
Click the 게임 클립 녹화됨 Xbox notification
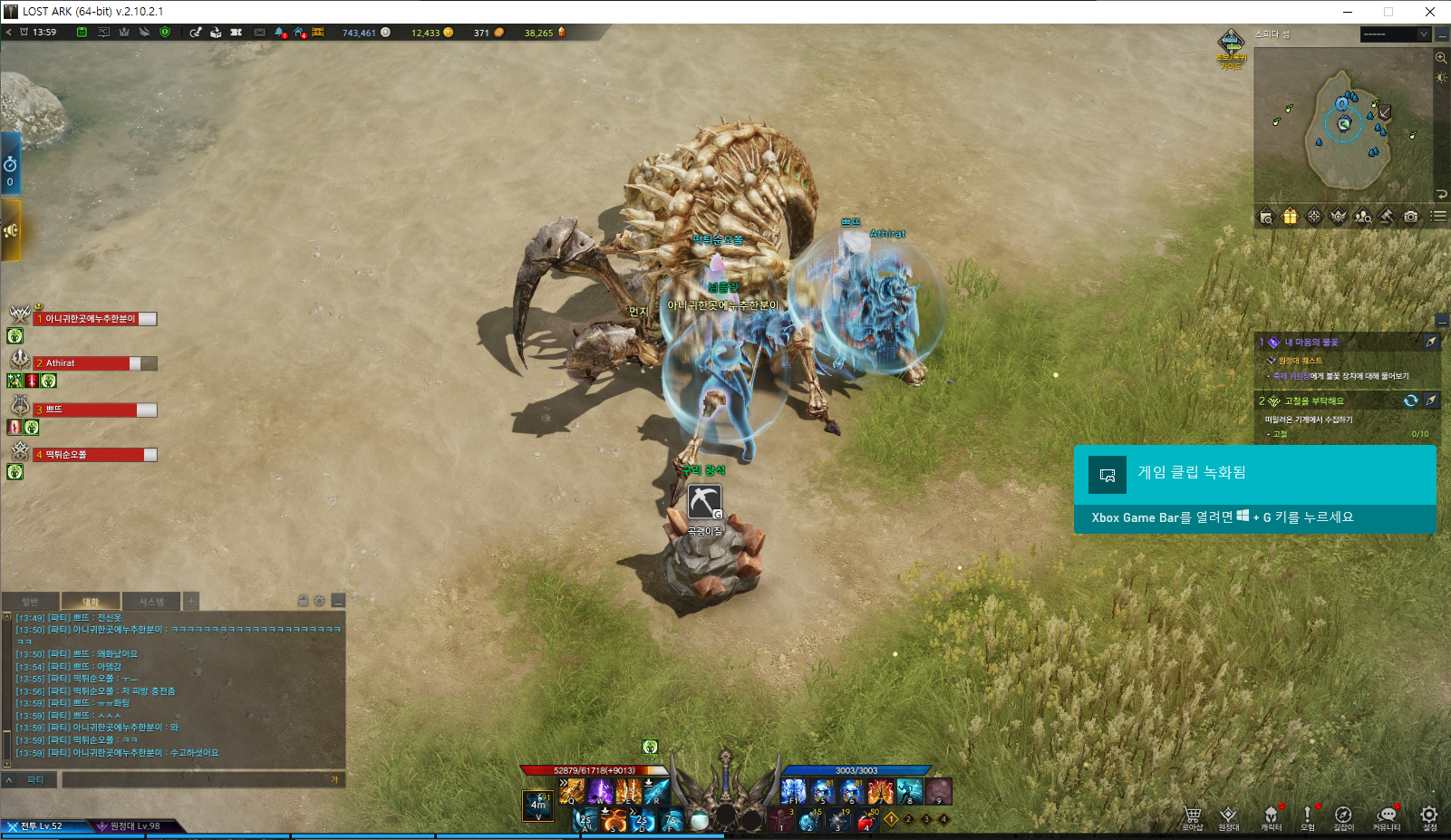pos(1254,489)
